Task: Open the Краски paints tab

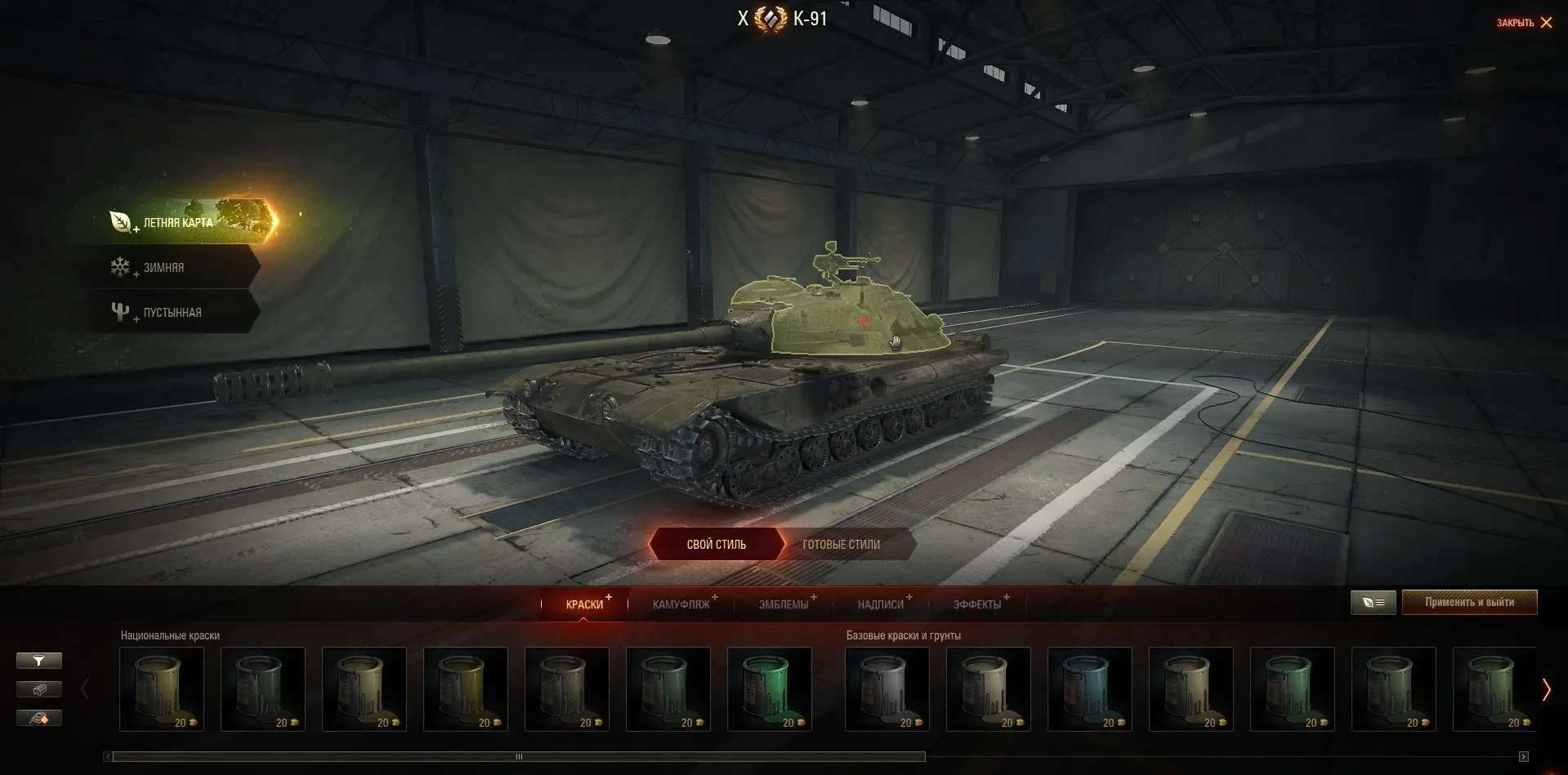Action: click(x=584, y=604)
